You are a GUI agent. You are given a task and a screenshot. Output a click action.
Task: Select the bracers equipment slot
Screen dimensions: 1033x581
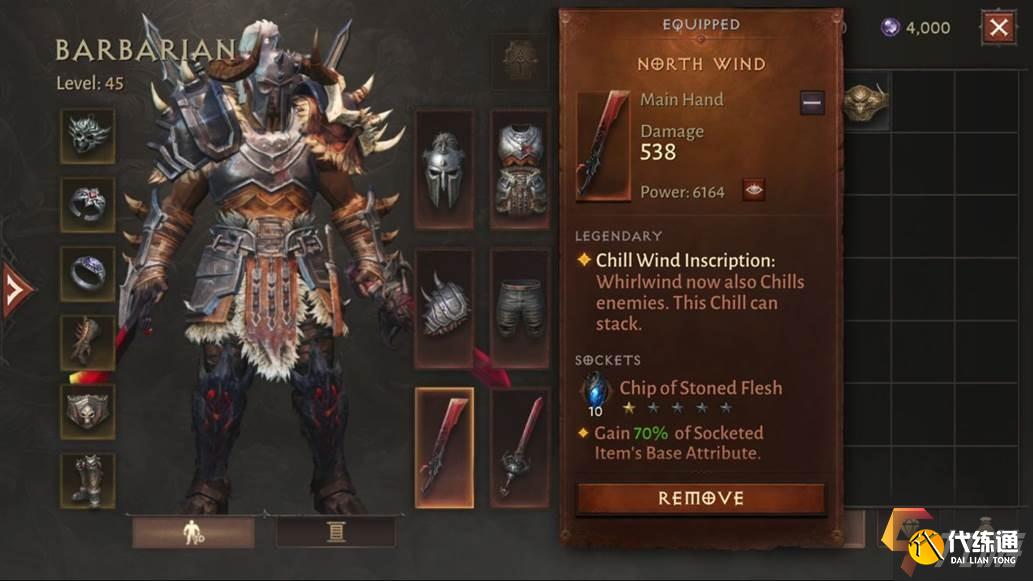(88, 342)
